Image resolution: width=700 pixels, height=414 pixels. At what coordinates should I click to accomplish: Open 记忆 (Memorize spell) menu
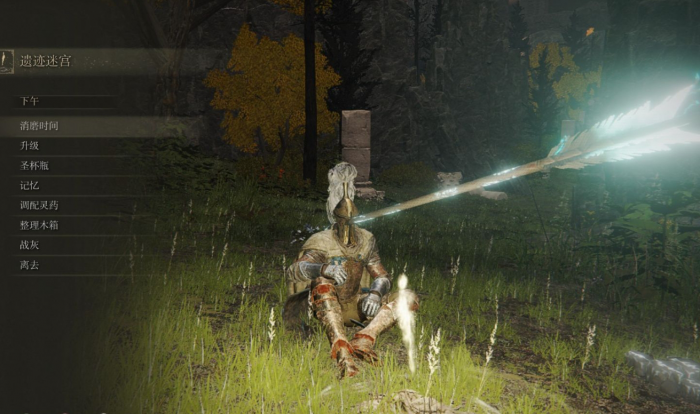pos(30,185)
